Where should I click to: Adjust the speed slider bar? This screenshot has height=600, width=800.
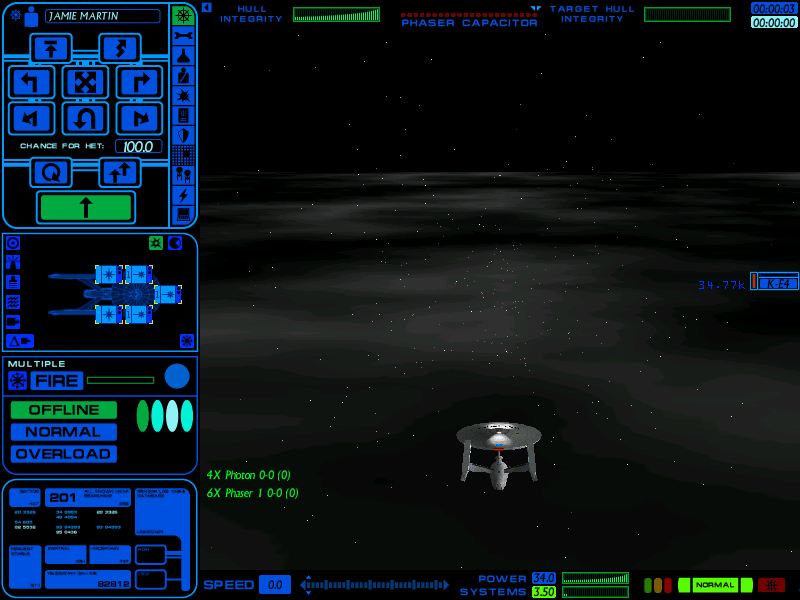[x=375, y=584]
